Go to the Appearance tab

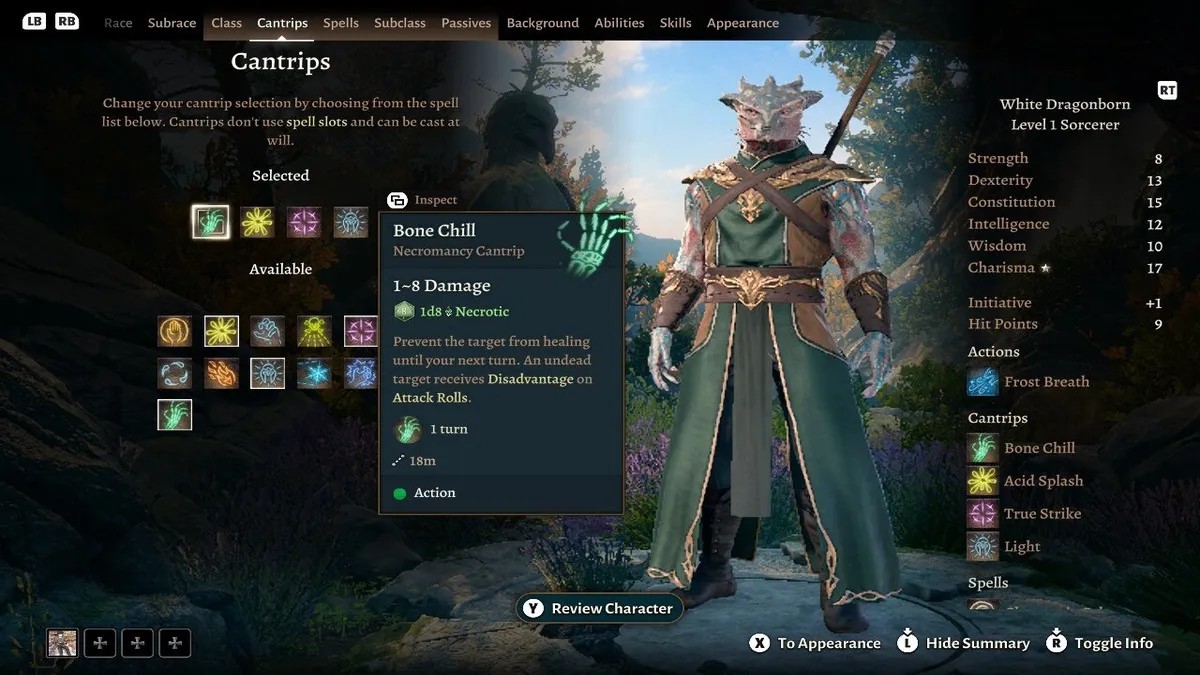coord(743,23)
